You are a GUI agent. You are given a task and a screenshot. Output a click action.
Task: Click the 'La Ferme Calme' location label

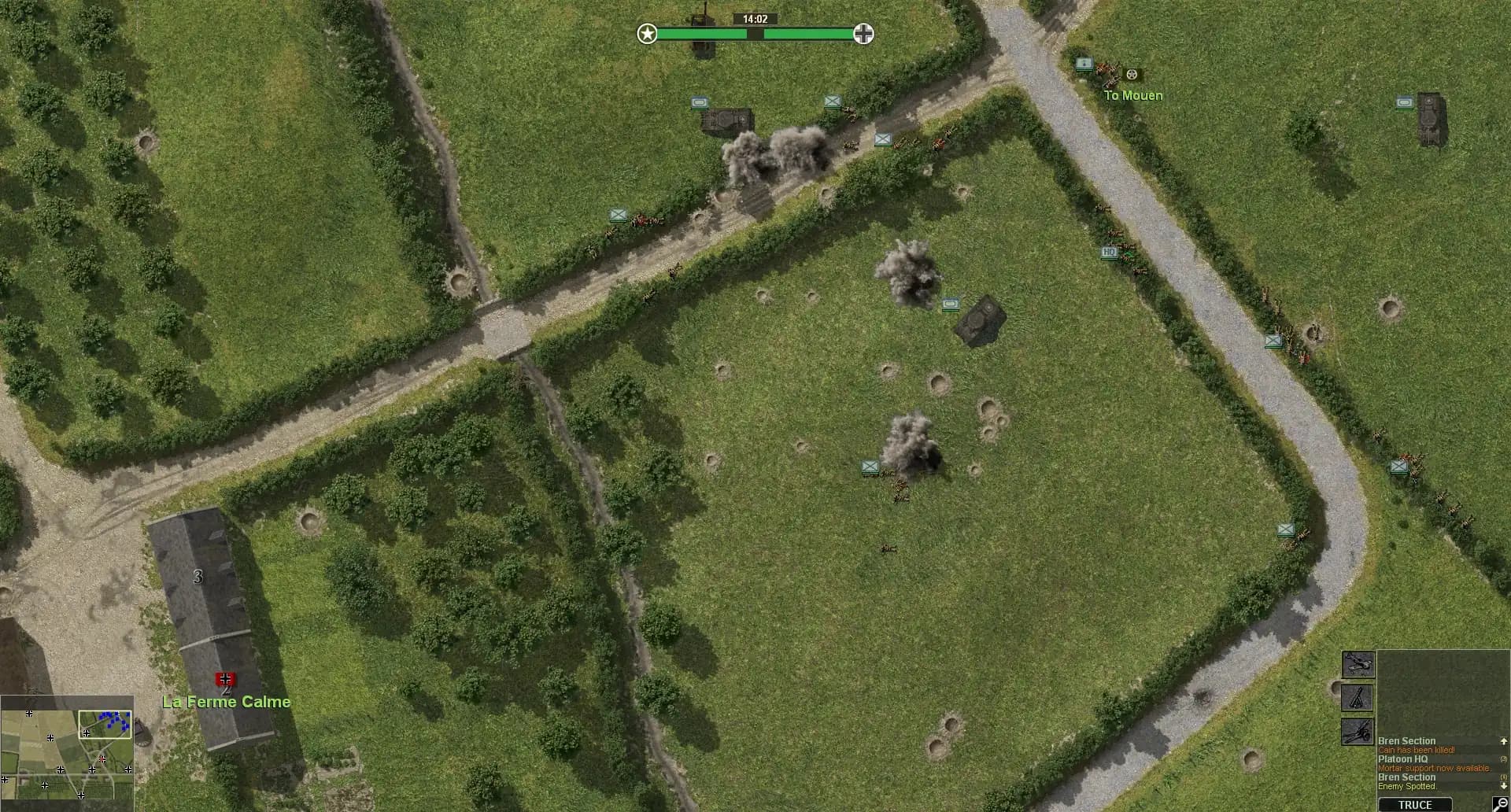(226, 702)
